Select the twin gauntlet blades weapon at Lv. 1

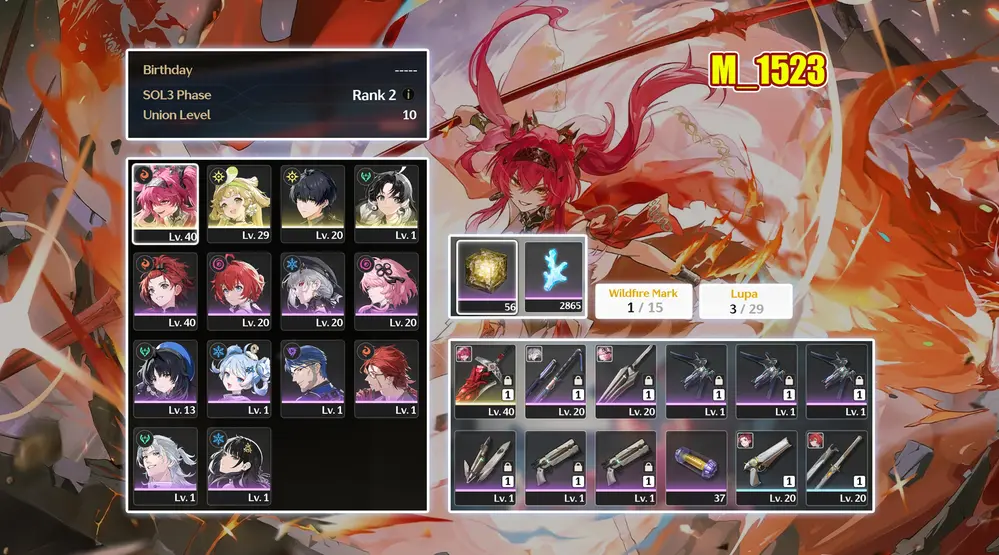click(485, 467)
